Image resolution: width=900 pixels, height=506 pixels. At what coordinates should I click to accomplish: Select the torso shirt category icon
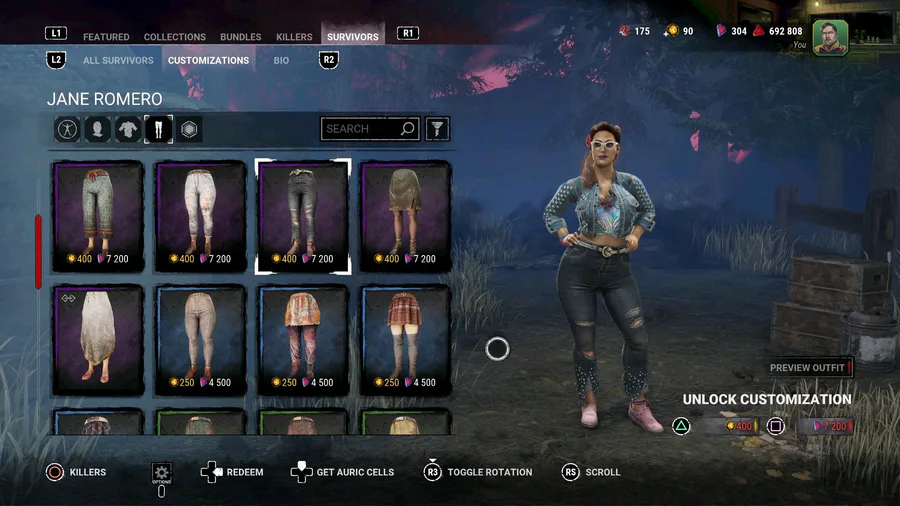128,129
